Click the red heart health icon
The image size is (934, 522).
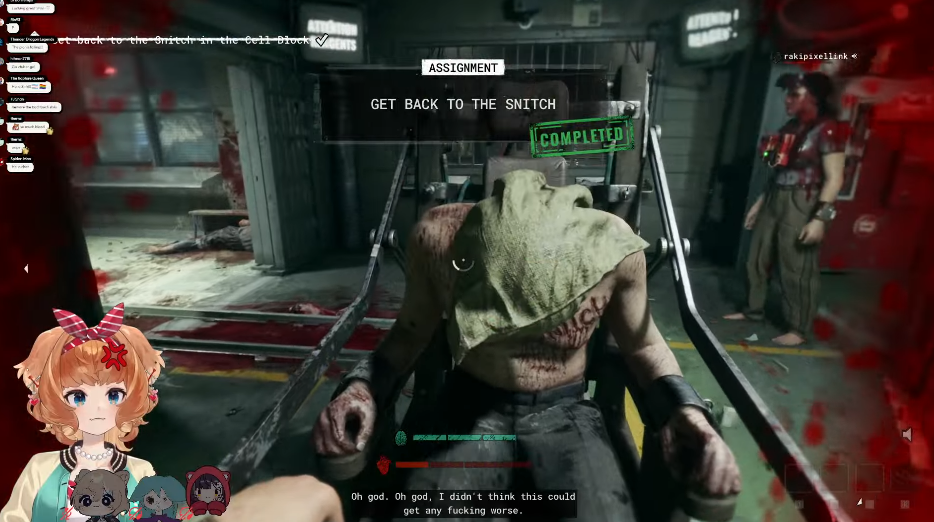coord(383,464)
